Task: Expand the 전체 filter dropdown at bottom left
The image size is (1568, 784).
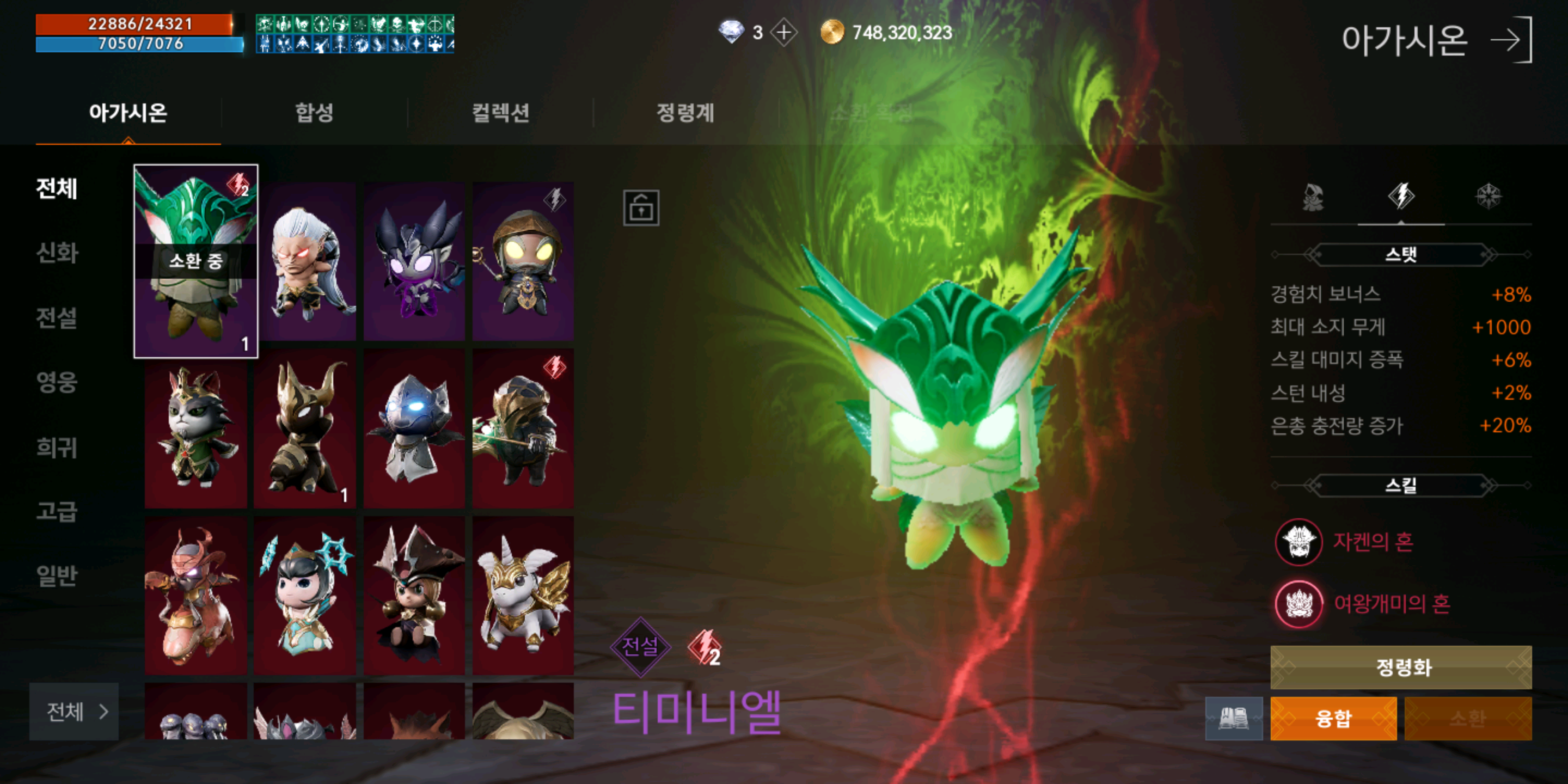Action: 73,713
